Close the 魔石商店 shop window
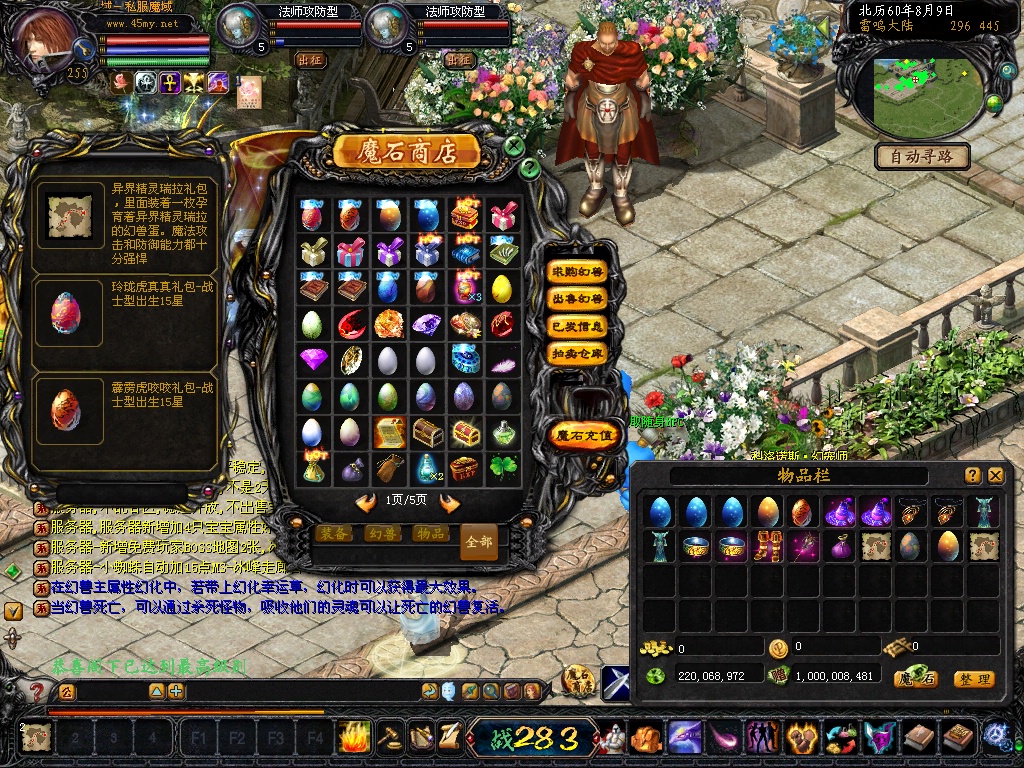Screen dimensions: 1024x768 tap(514, 146)
